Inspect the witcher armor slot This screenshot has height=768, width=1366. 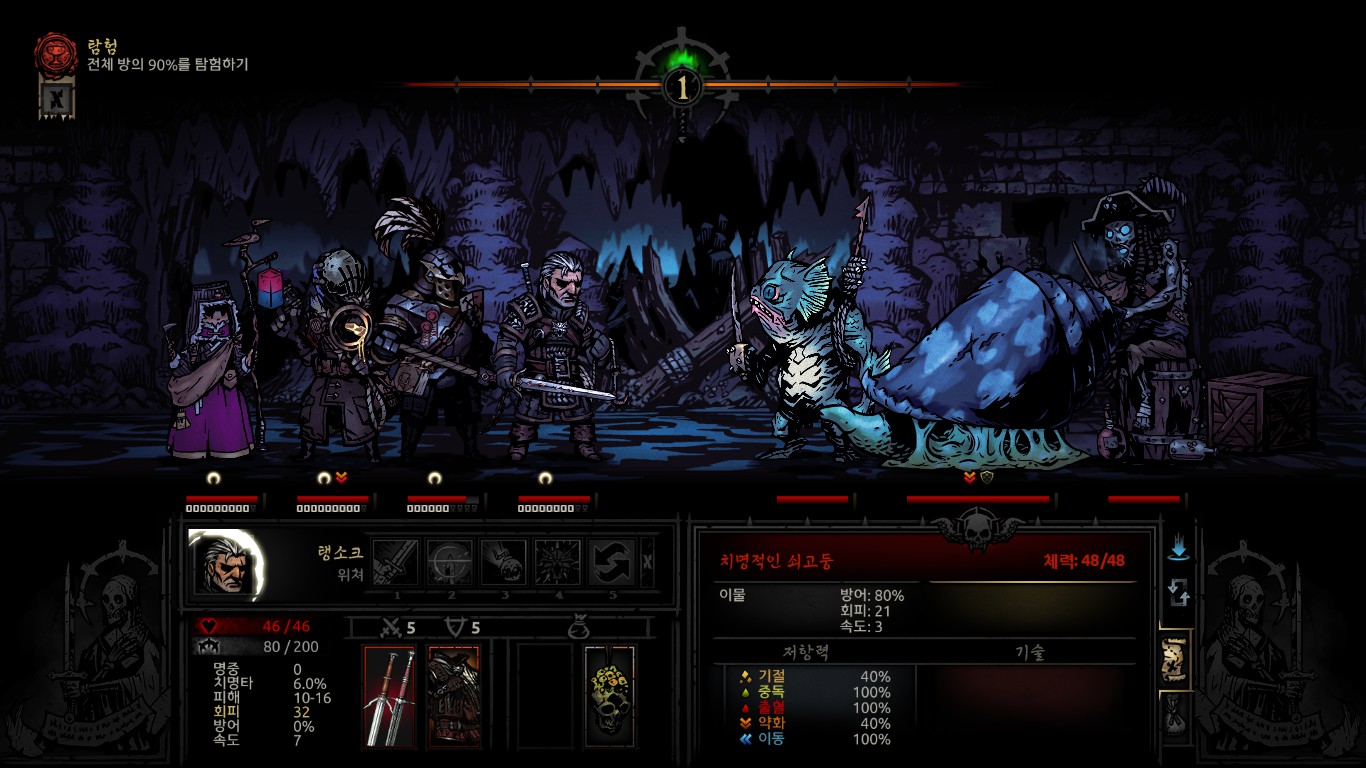click(454, 697)
